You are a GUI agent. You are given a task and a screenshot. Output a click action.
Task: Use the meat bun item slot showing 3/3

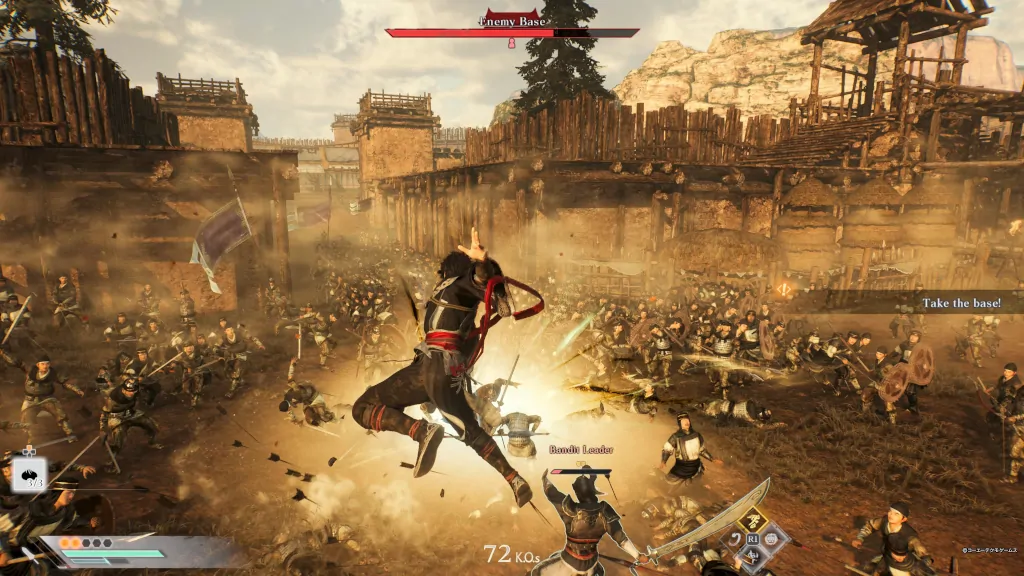(x=28, y=474)
